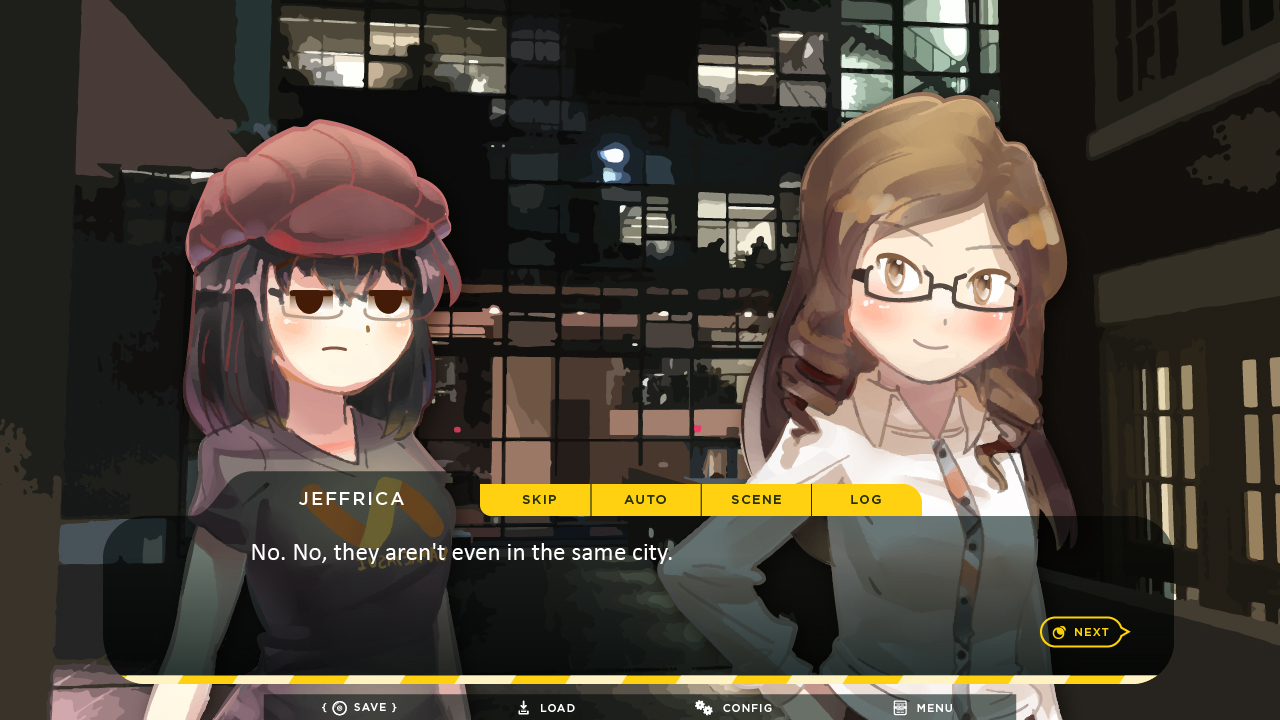Open the MENU

tap(923, 708)
